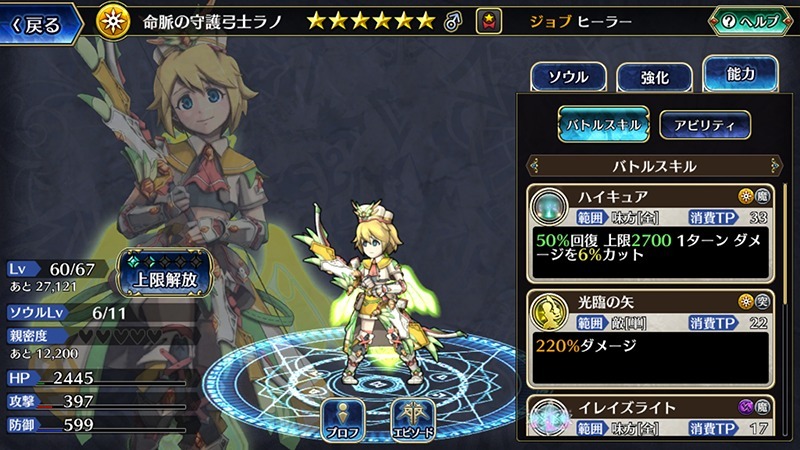Click the red badge icon beside the stars
The image size is (800, 450).
click(489, 21)
